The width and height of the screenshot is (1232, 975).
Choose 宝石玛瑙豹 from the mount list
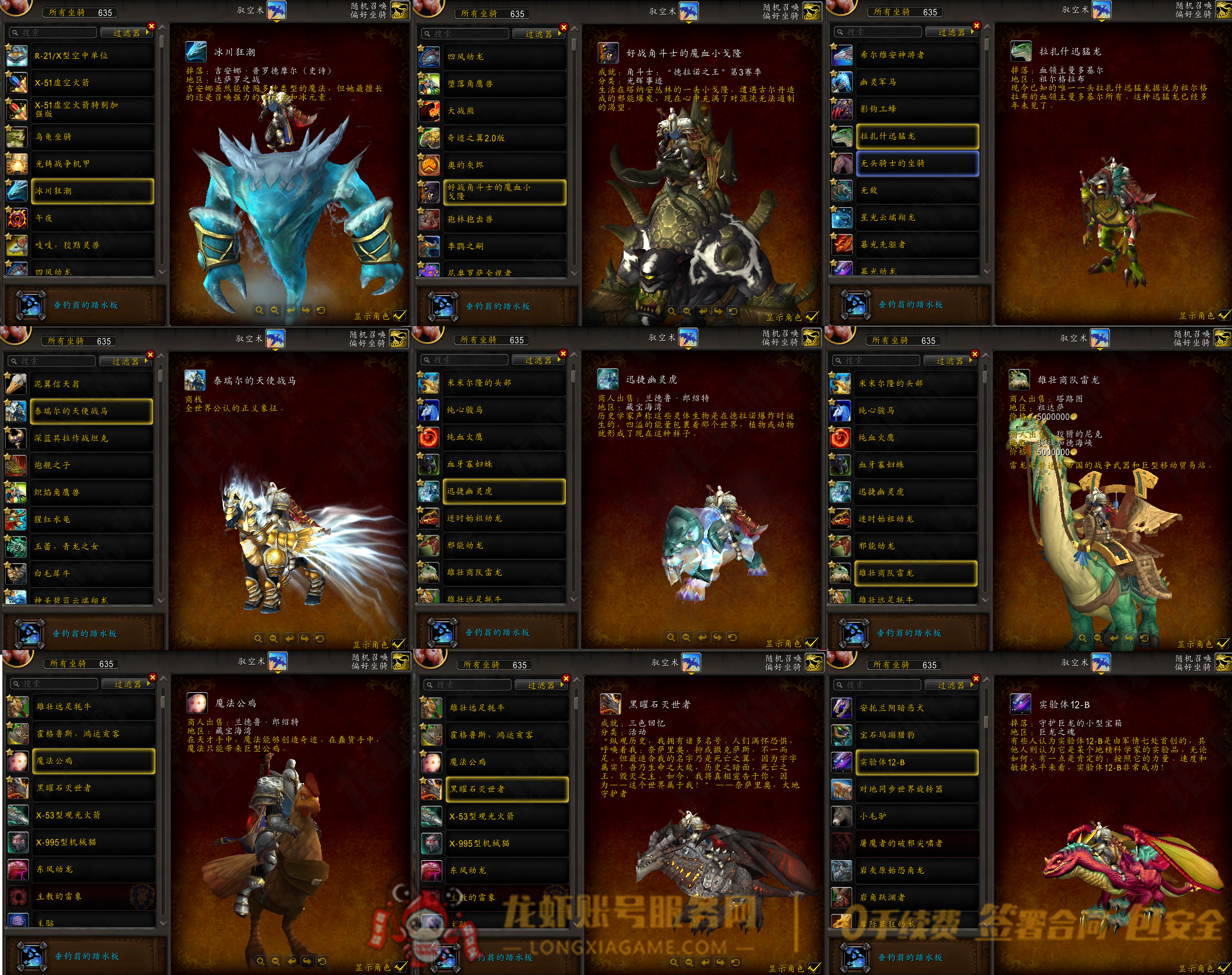[916, 735]
